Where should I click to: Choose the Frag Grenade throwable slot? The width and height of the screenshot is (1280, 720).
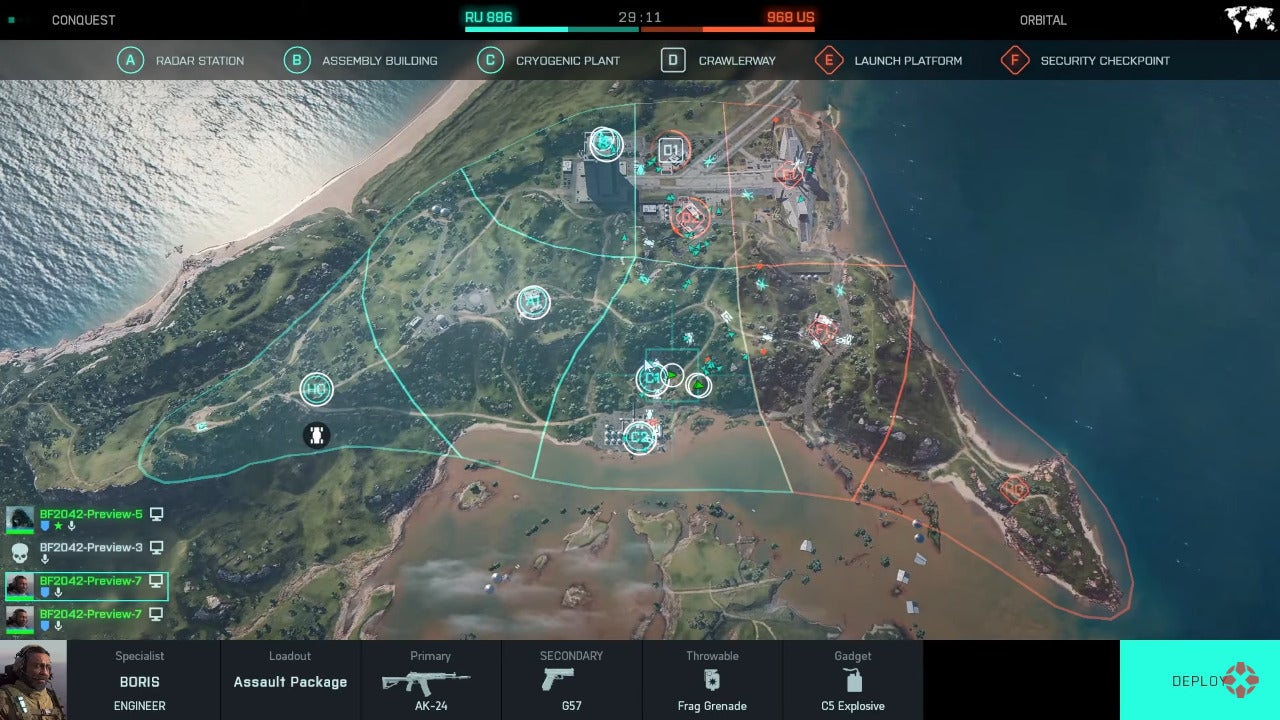click(712, 681)
